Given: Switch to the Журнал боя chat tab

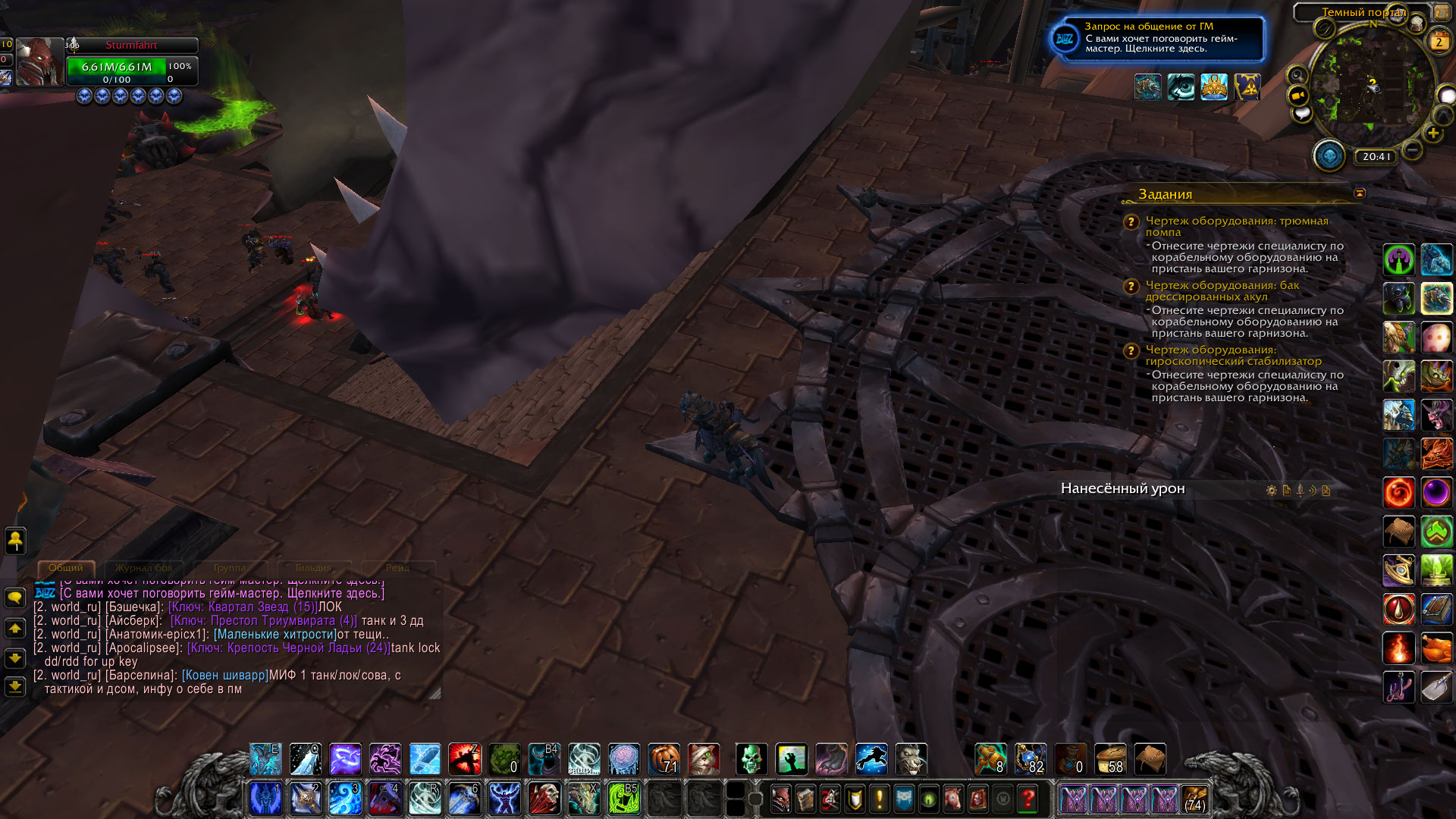Looking at the screenshot, I should point(143,568).
